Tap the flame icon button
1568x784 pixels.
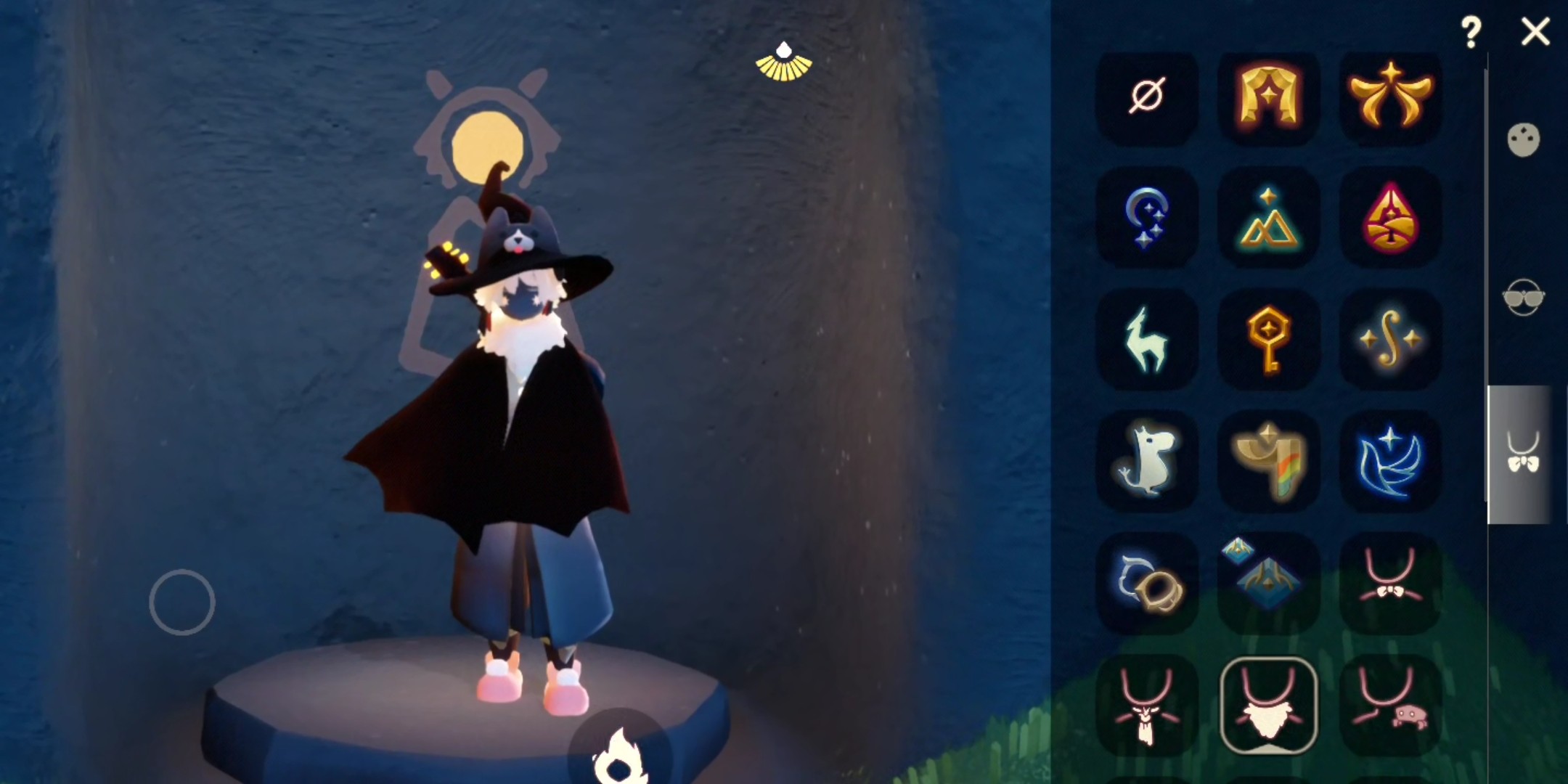(618, 755)
